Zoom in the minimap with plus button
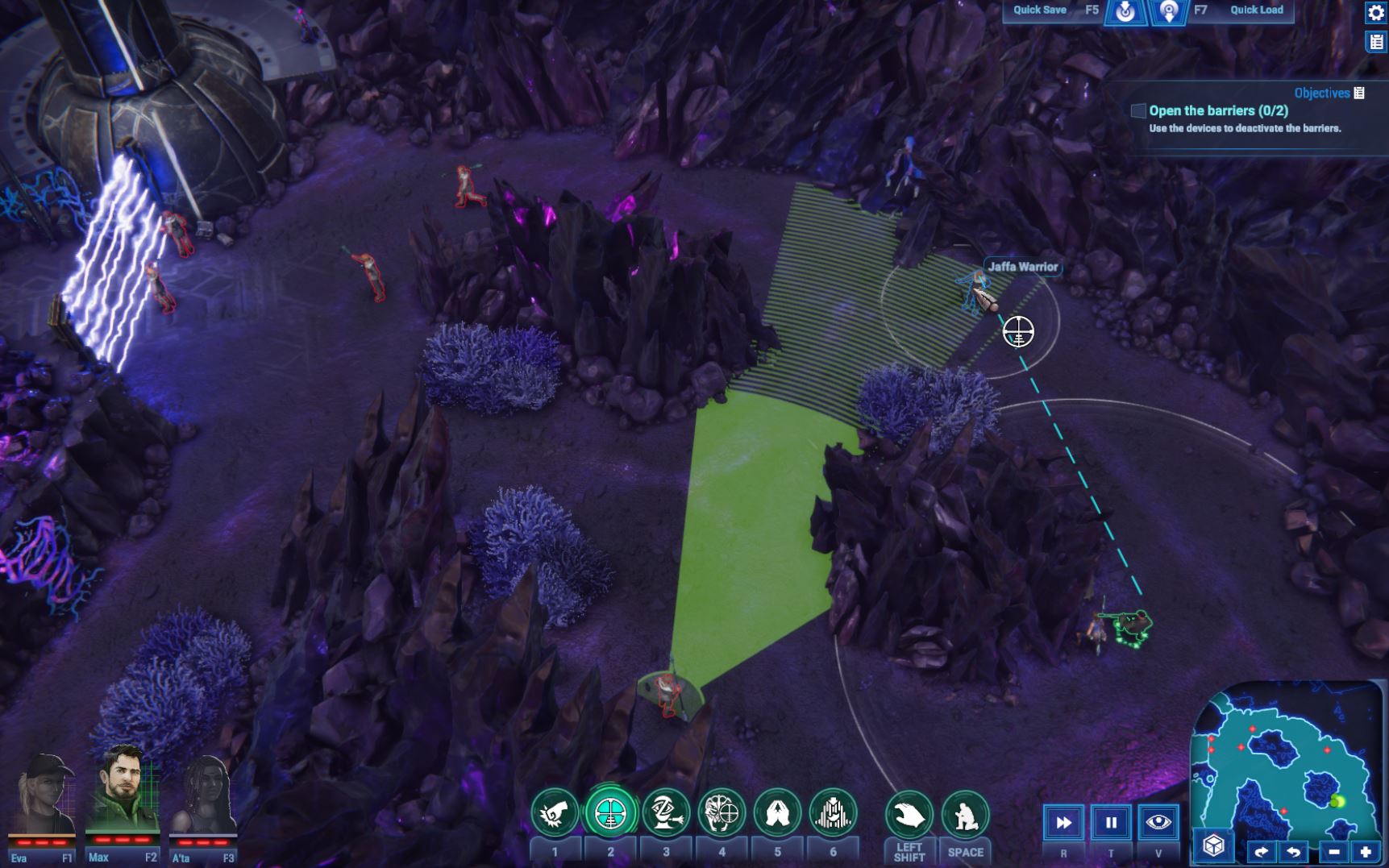 [1366, 852]
